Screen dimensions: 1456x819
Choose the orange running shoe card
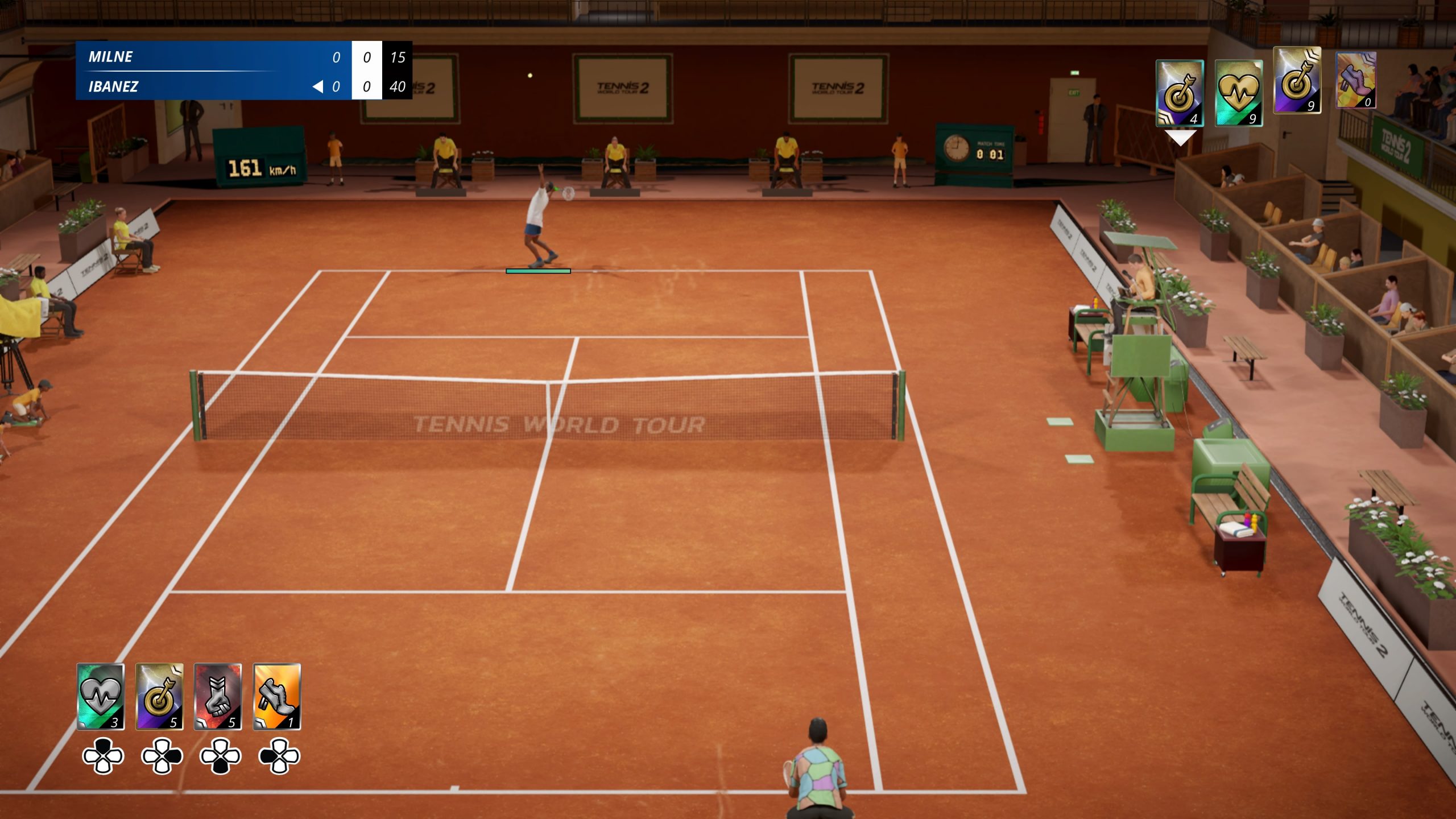(277, 696)
